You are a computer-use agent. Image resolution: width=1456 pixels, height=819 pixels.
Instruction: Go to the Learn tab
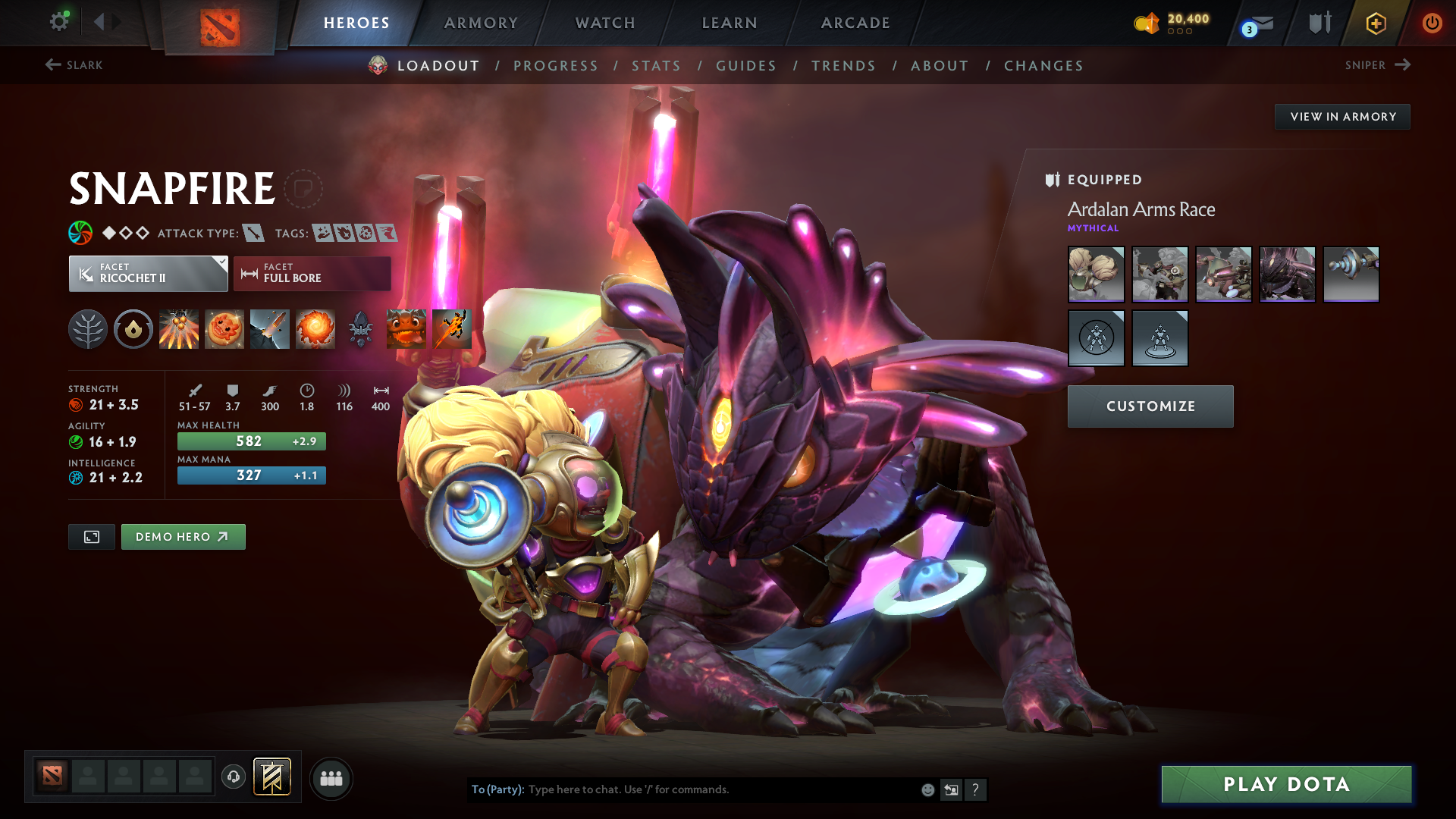click(730, 23)
